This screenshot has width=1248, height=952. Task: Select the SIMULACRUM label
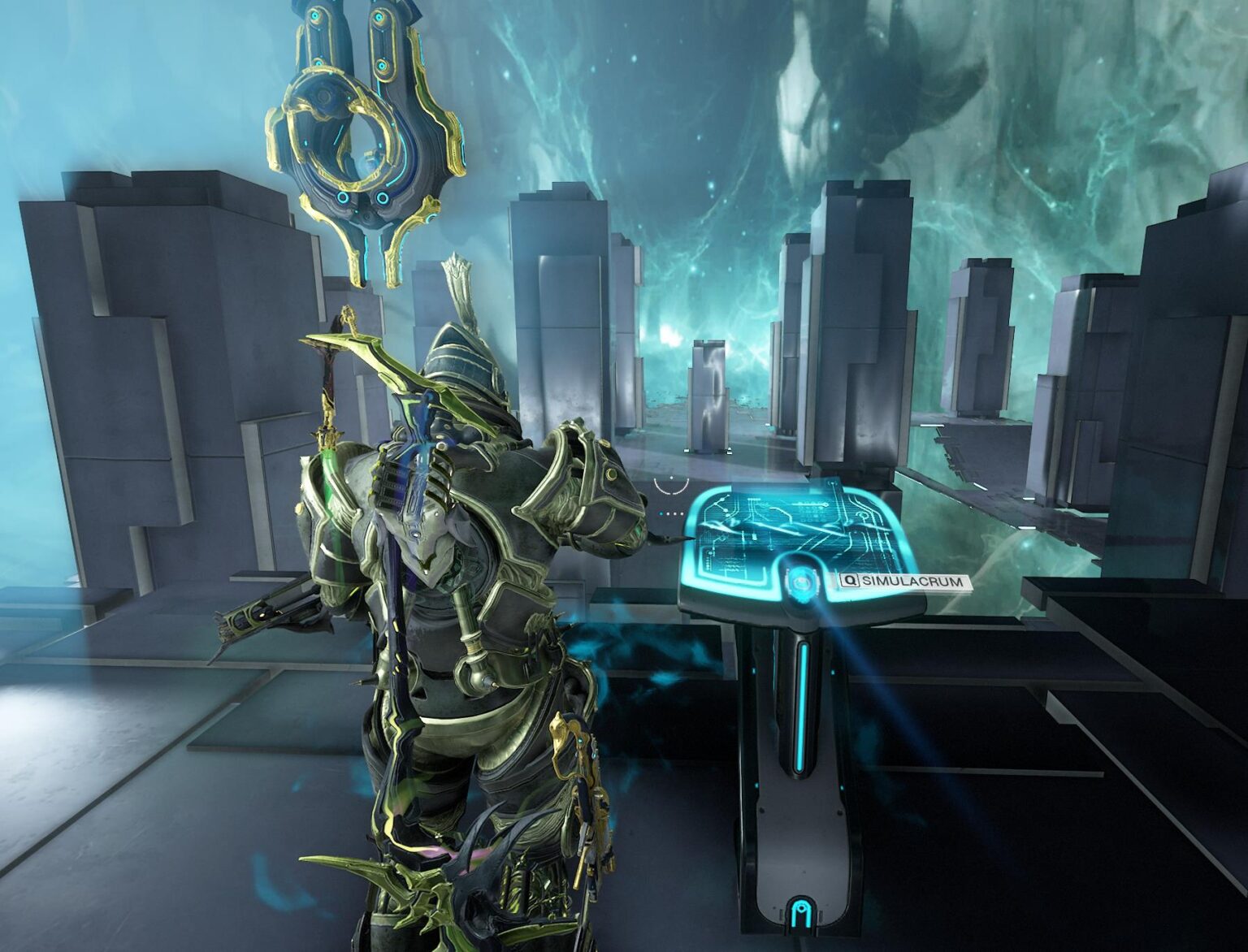pos(914,582)
